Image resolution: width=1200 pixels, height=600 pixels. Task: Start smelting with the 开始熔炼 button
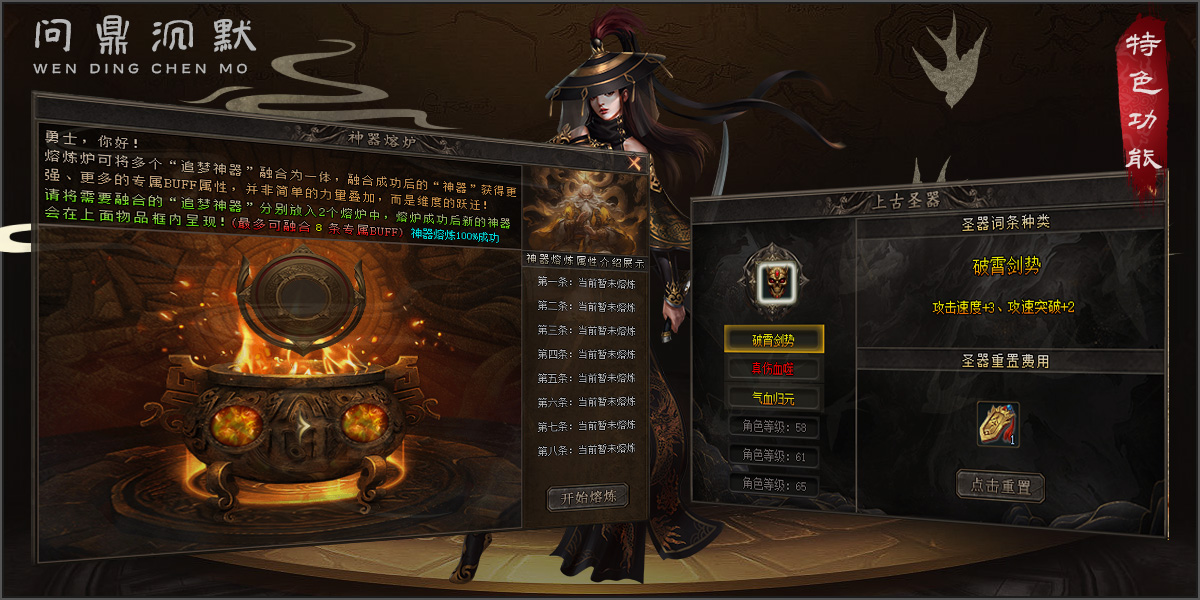[x=588, y=497]
